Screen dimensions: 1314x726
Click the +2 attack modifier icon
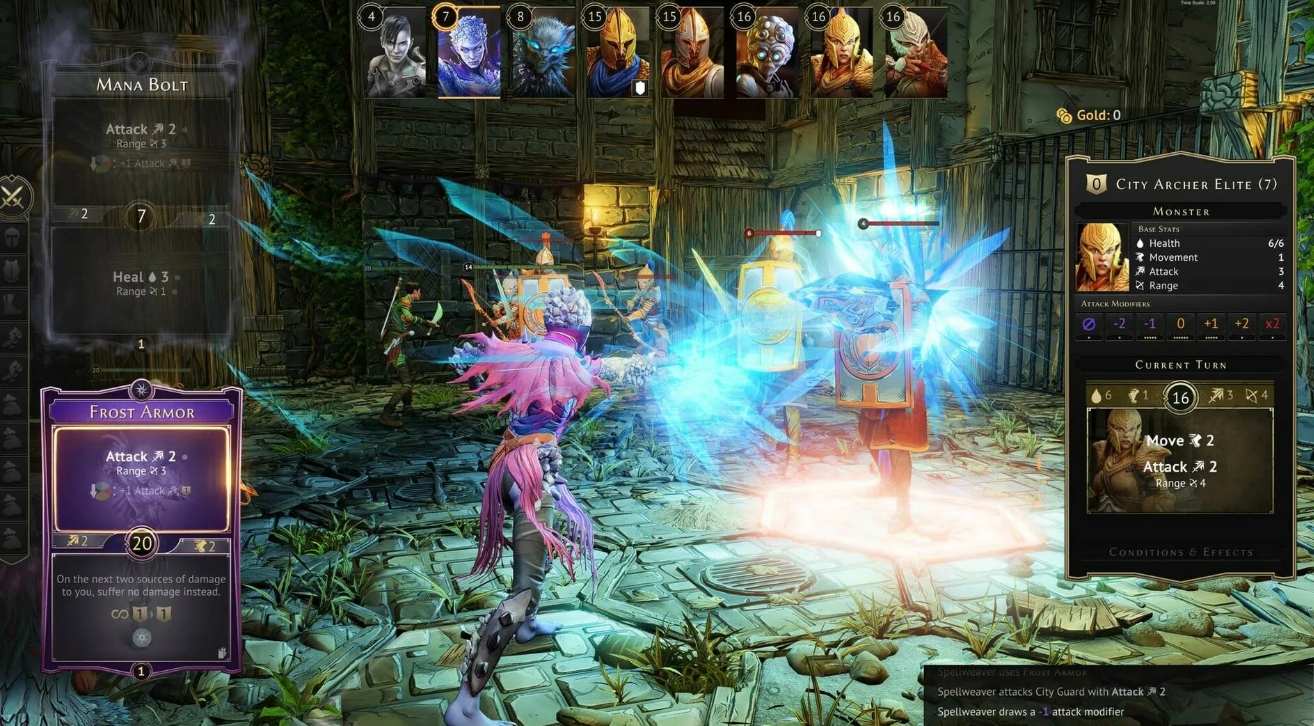(x=1242, y=324)
